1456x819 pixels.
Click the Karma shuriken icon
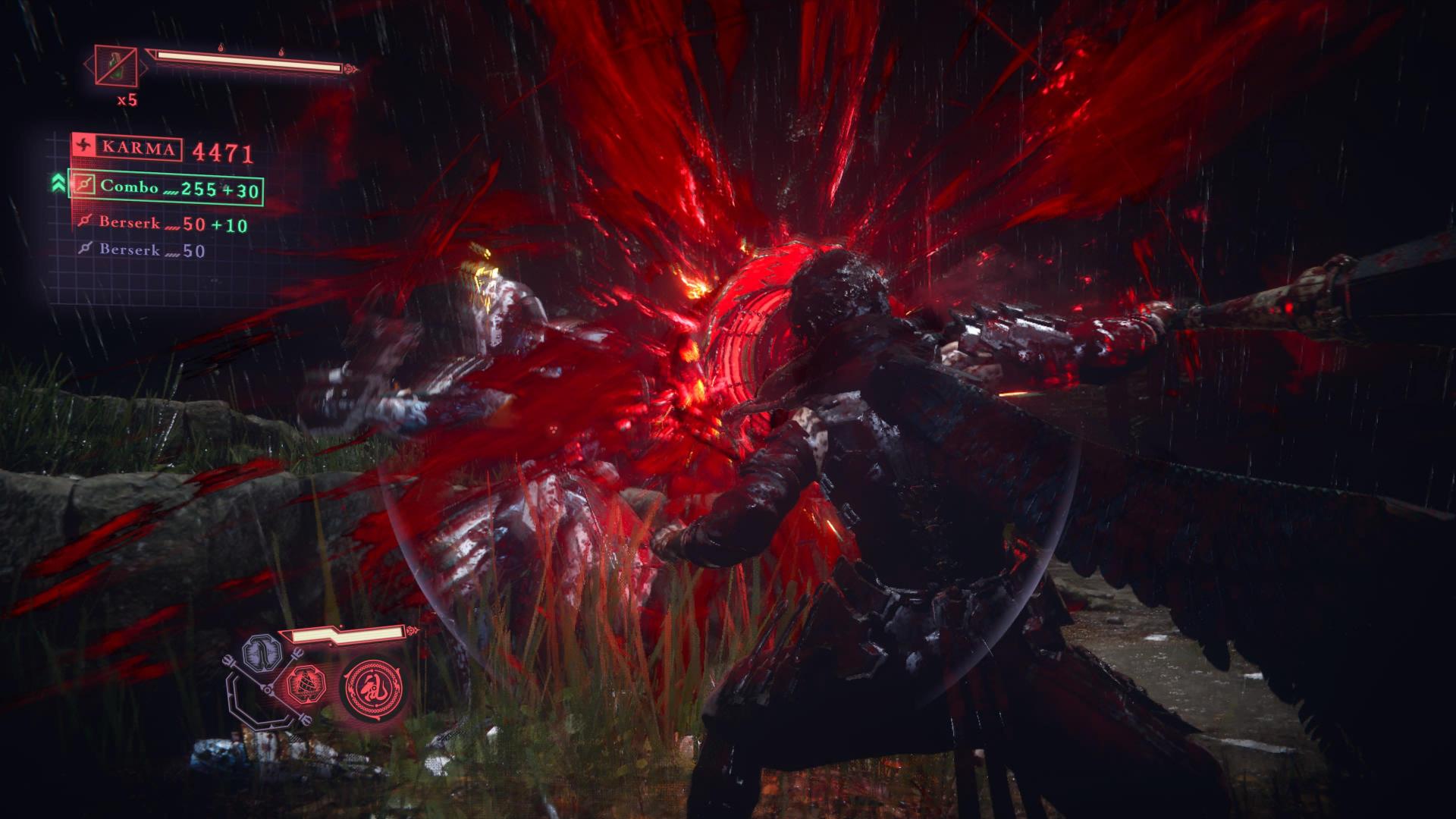point(84,147)
